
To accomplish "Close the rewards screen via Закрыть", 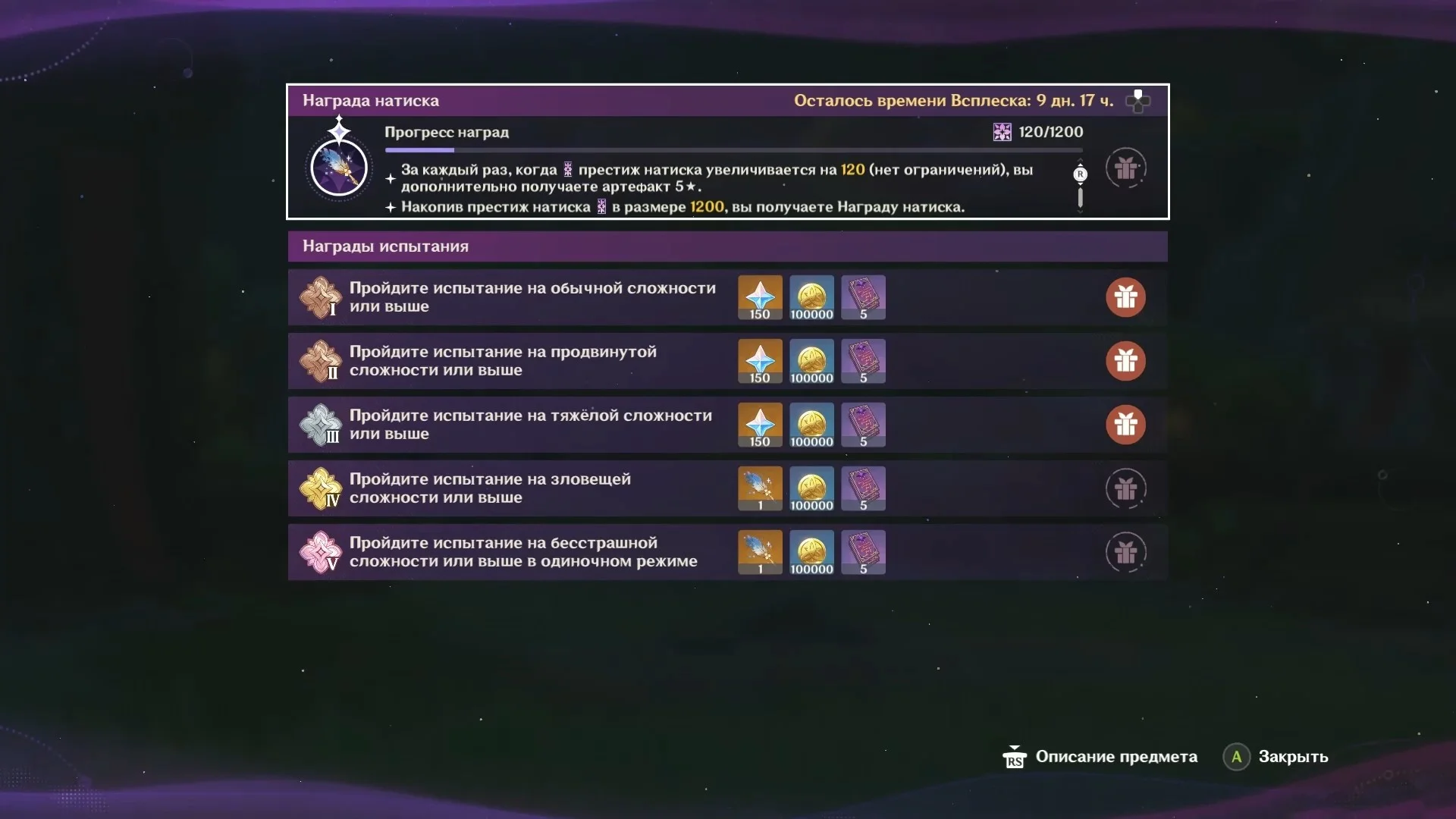I will [1277, 757].
